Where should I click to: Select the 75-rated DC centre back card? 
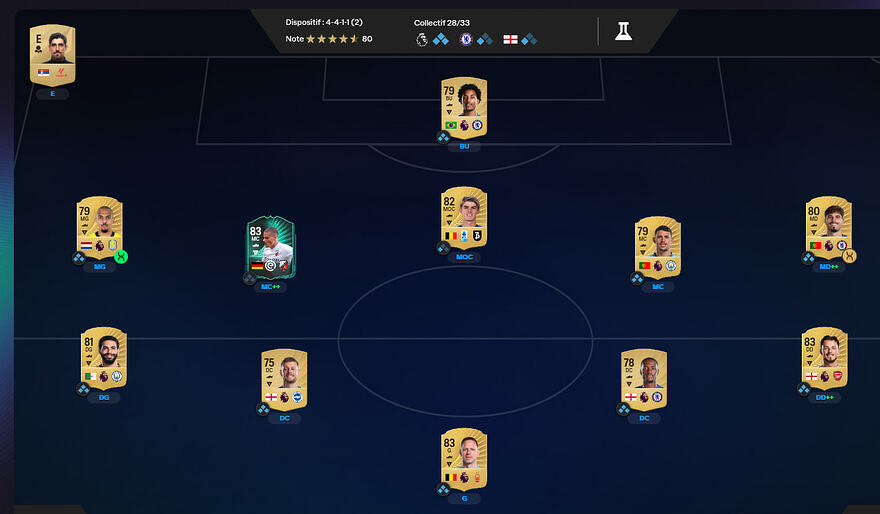click(283, 380)
